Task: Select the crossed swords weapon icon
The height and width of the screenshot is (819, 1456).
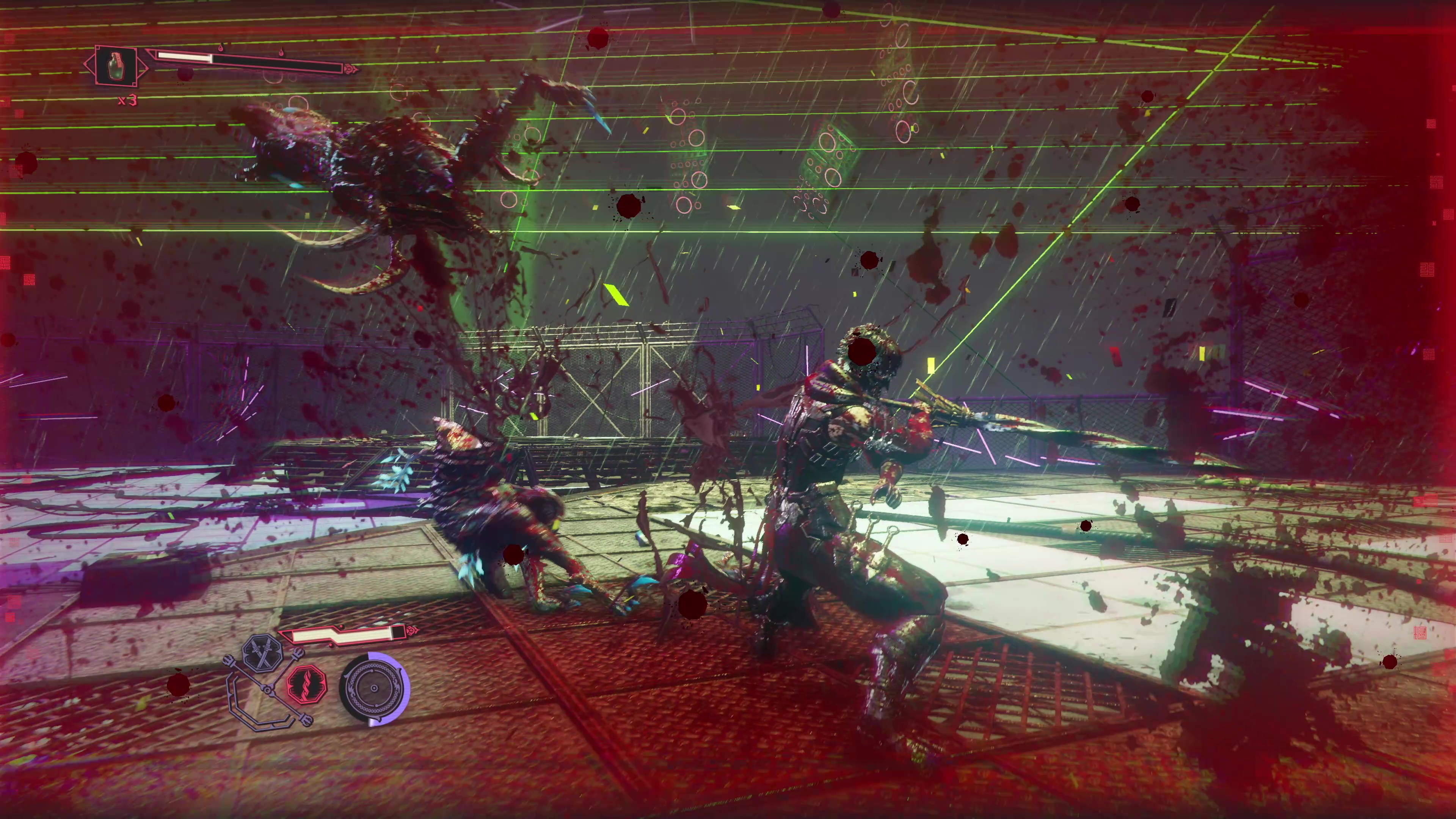Action: pyautogui.click(x=262, y=653)
